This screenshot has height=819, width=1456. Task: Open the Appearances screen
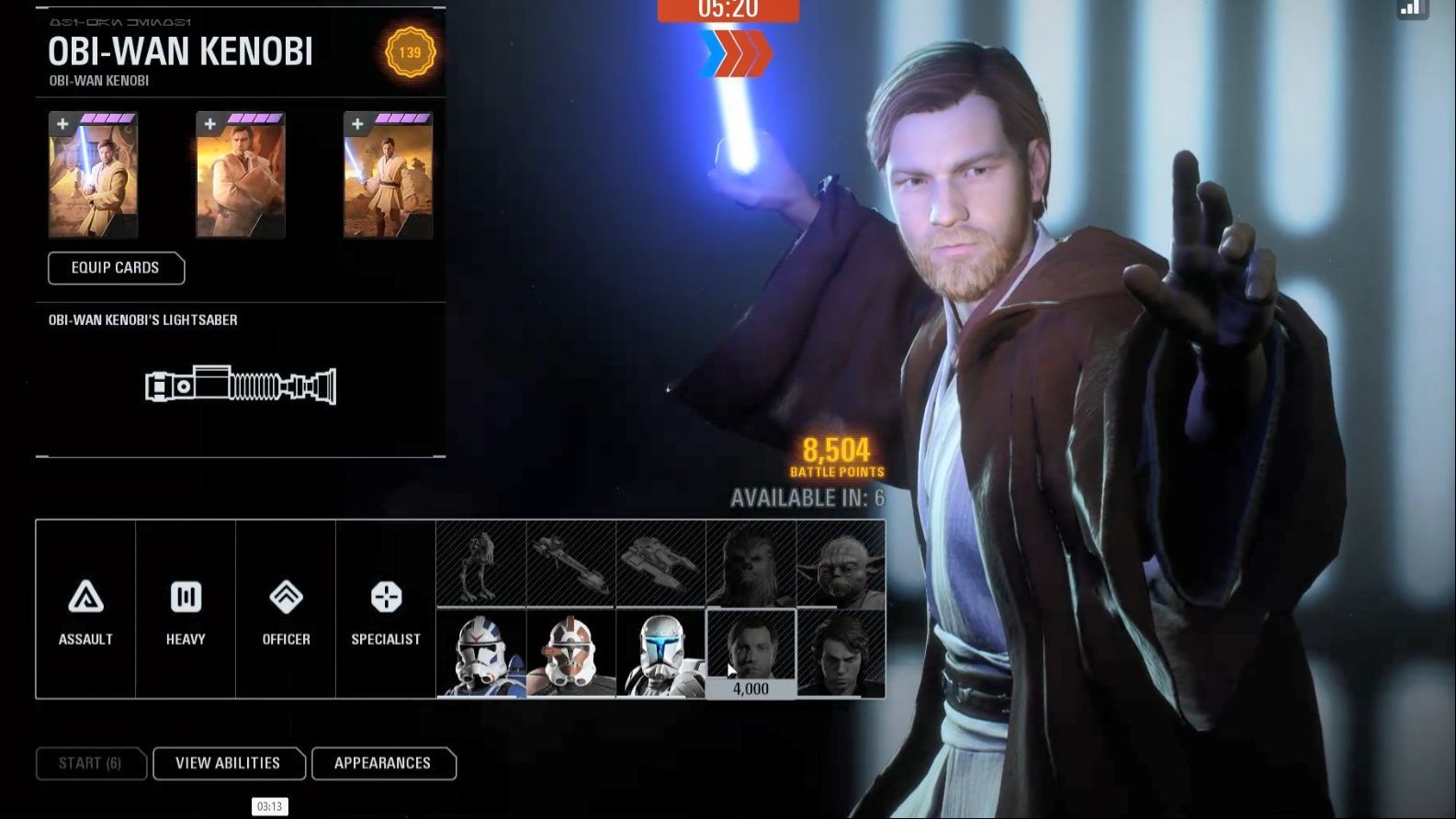[383, 763]
